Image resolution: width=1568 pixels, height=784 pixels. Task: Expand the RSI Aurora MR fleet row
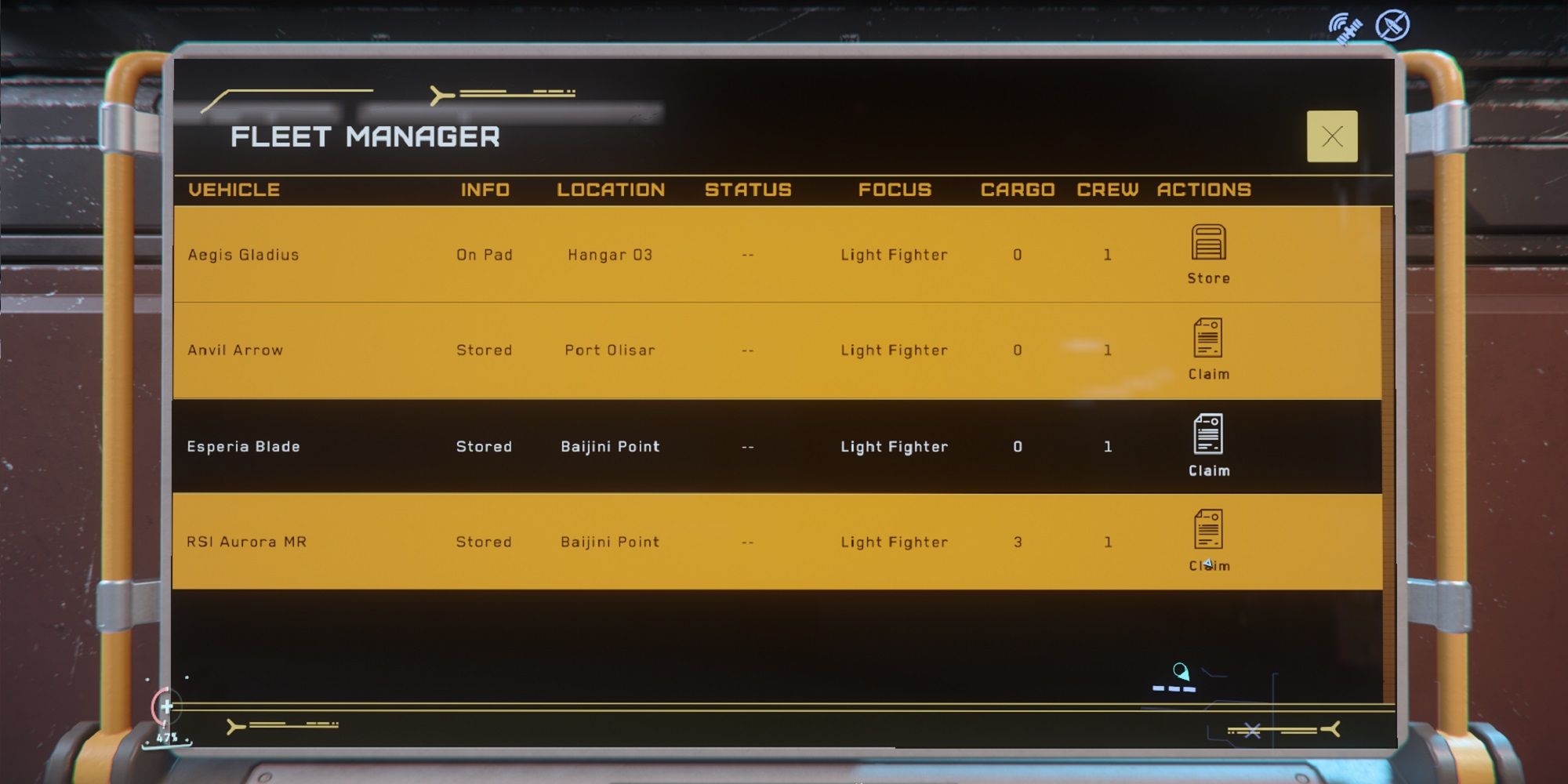(x=549, y=542)
